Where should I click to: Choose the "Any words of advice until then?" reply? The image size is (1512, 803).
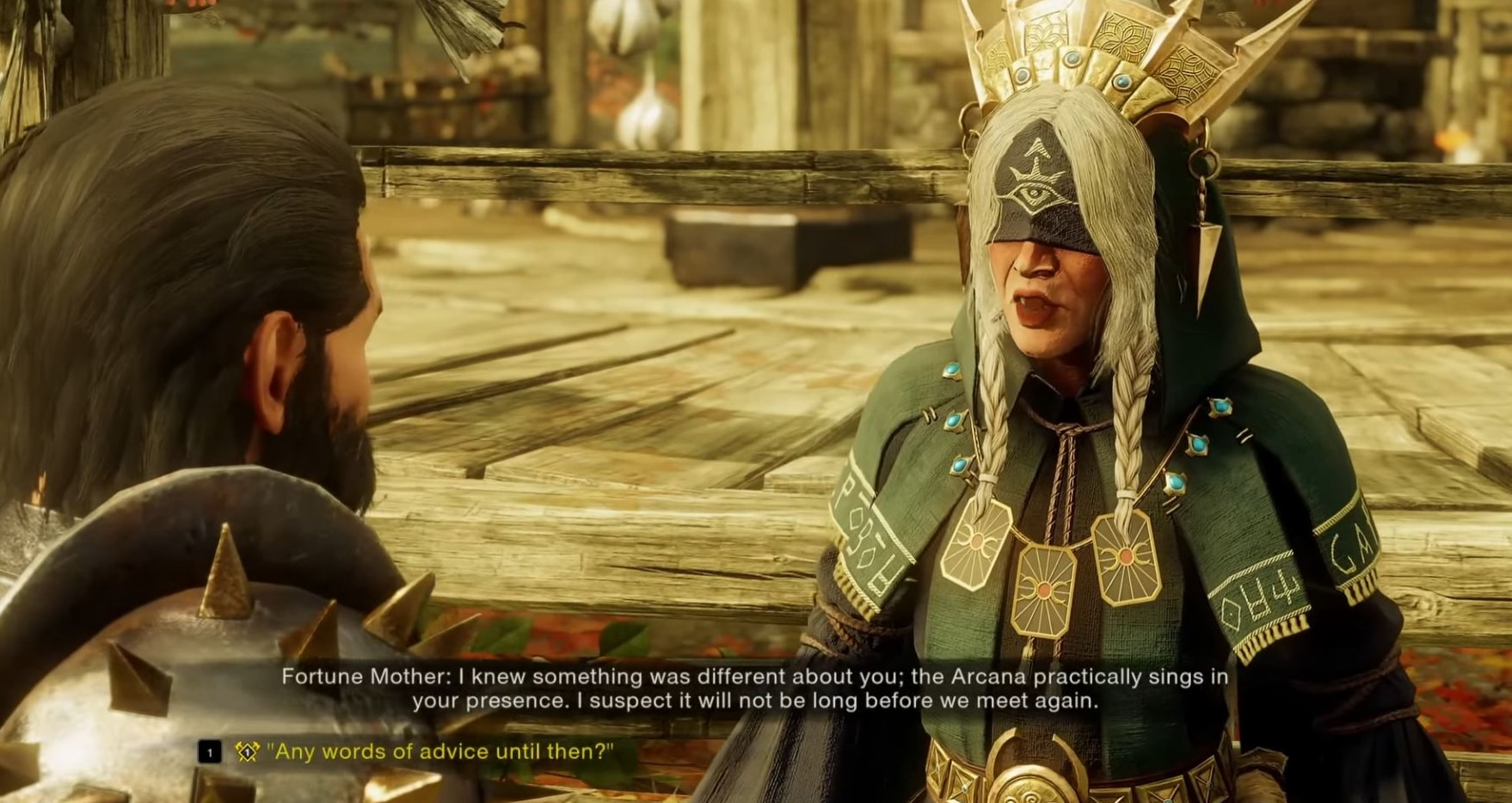(439, 751)
